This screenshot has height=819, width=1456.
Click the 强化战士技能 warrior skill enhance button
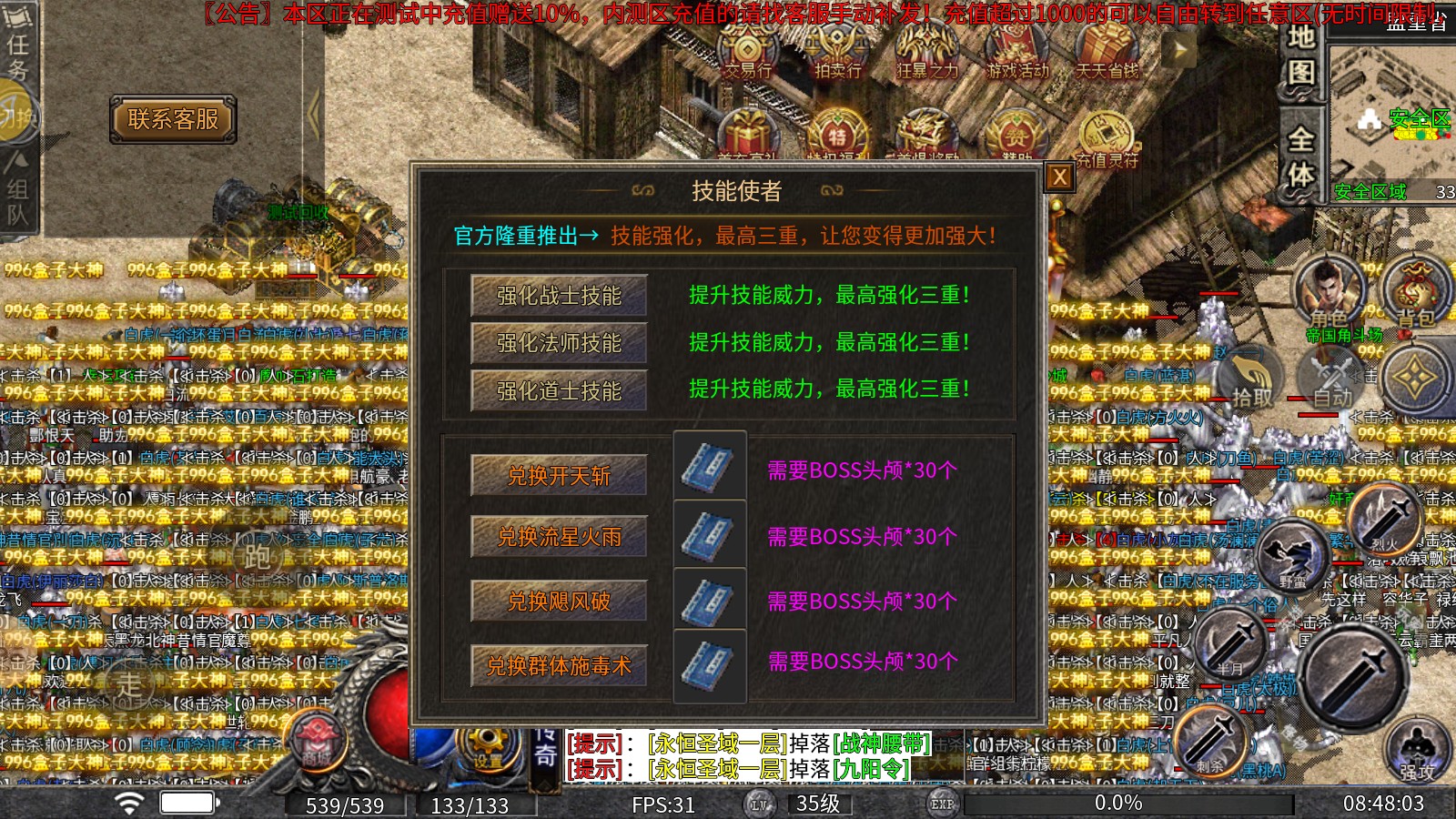pos(557,297)
